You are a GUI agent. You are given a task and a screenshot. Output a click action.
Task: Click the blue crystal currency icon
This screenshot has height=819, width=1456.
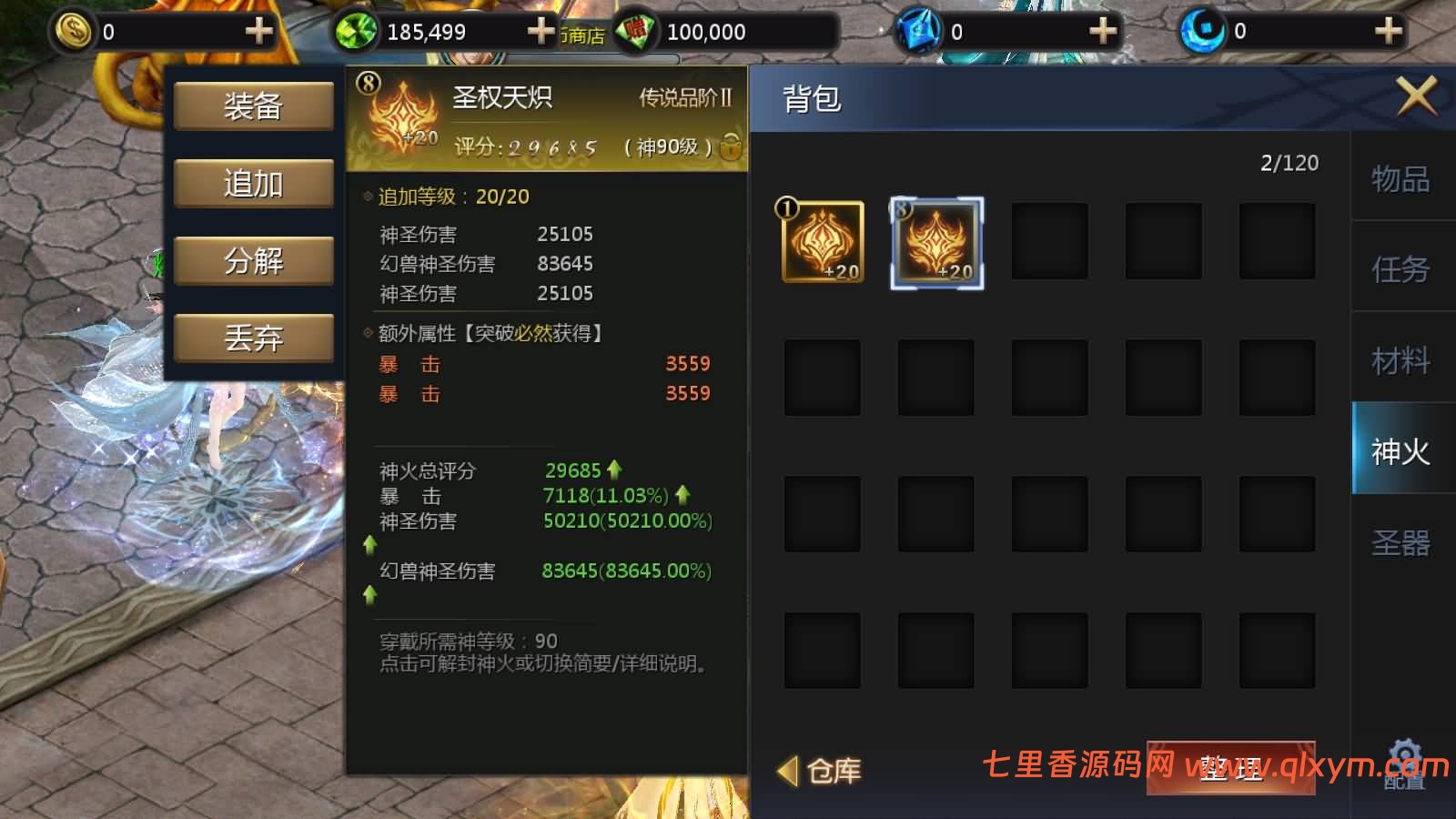point(918,30)
